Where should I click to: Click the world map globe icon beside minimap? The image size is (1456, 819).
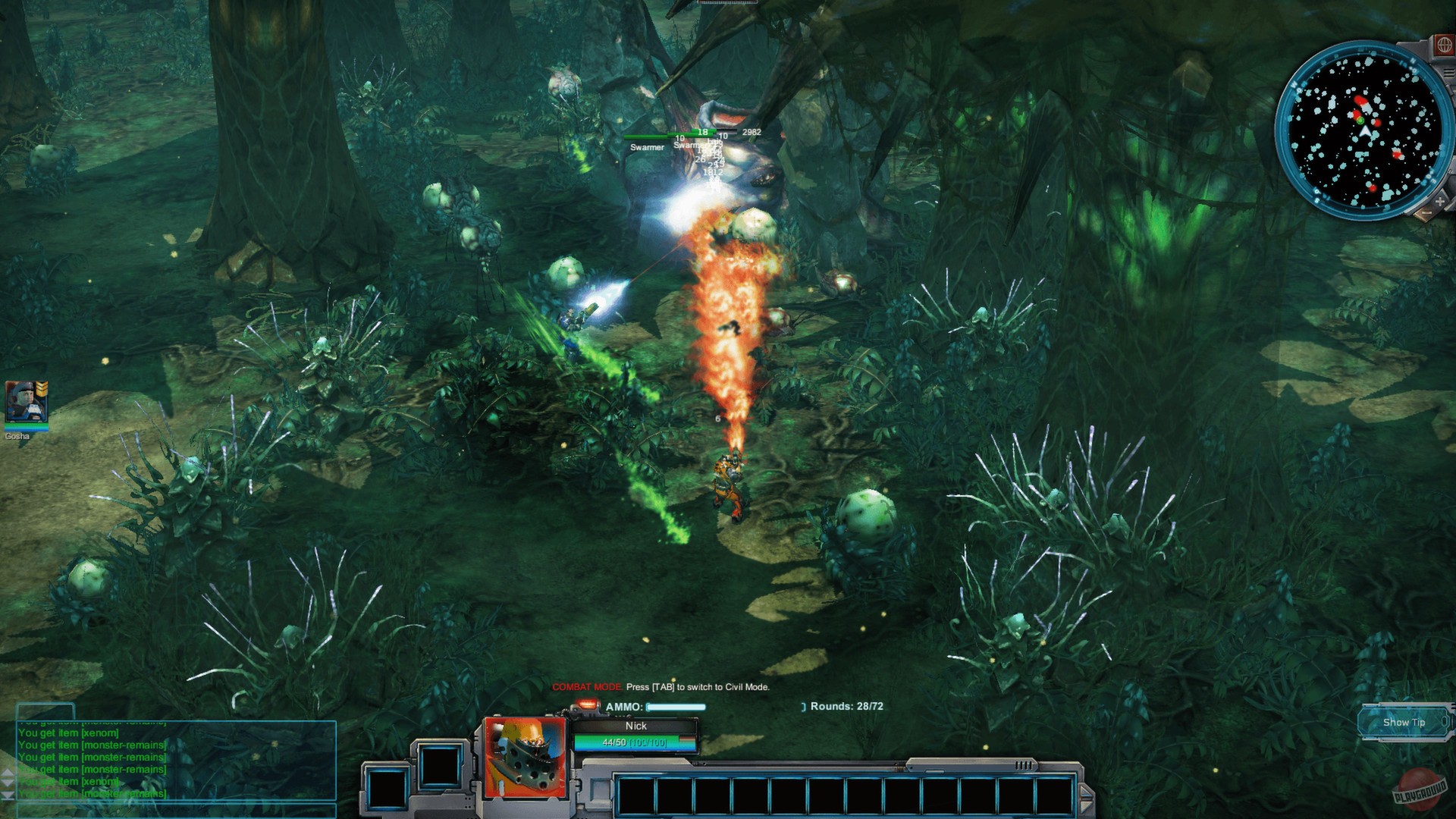coord(1445,45)
